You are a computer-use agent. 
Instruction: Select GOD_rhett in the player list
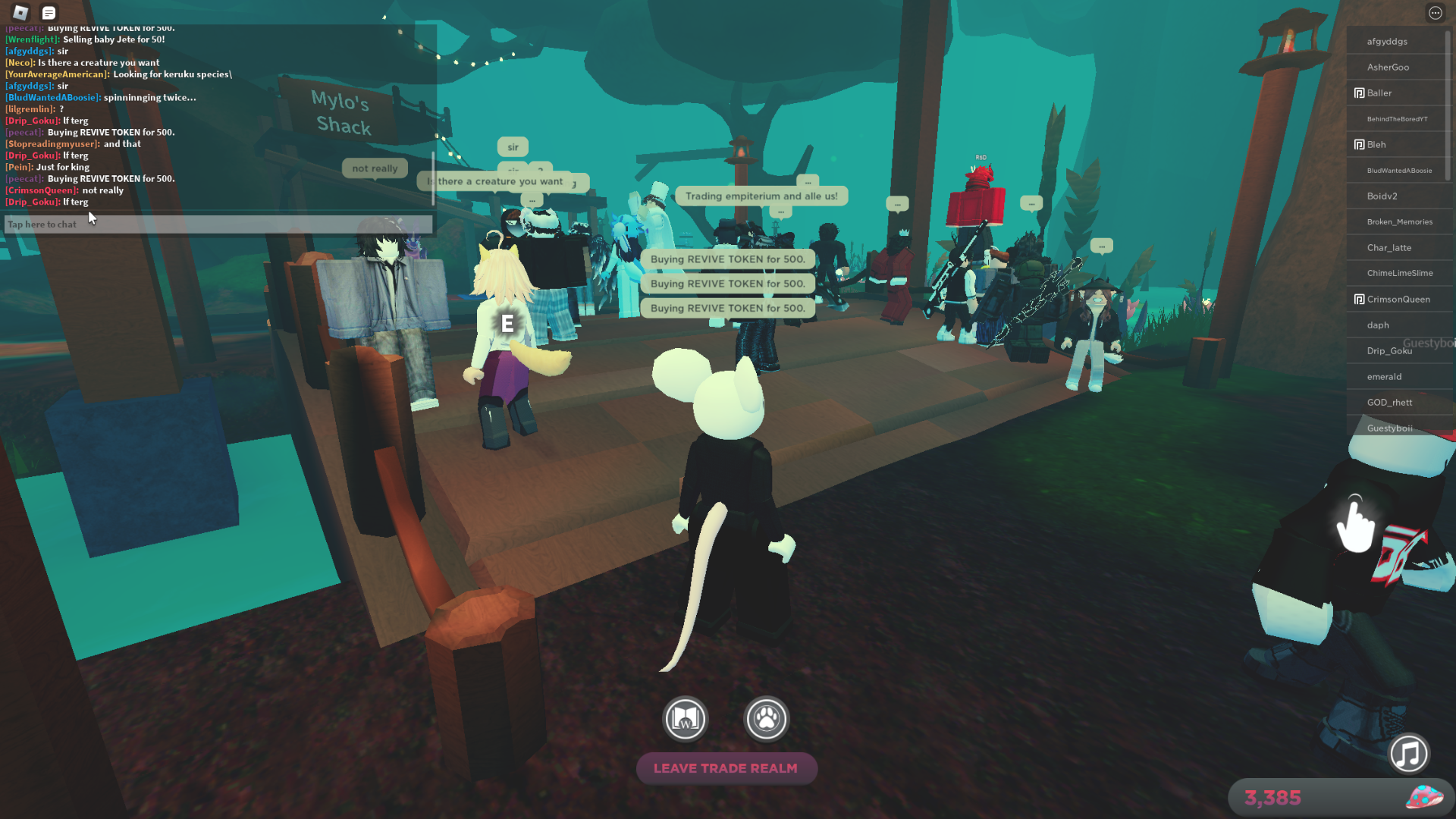click(1389, 403)
